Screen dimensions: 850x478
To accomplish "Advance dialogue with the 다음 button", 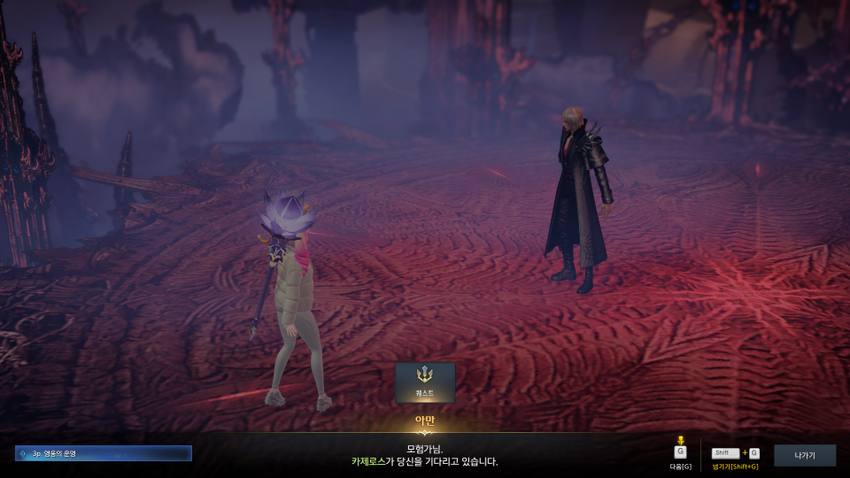I will point(680,453).
